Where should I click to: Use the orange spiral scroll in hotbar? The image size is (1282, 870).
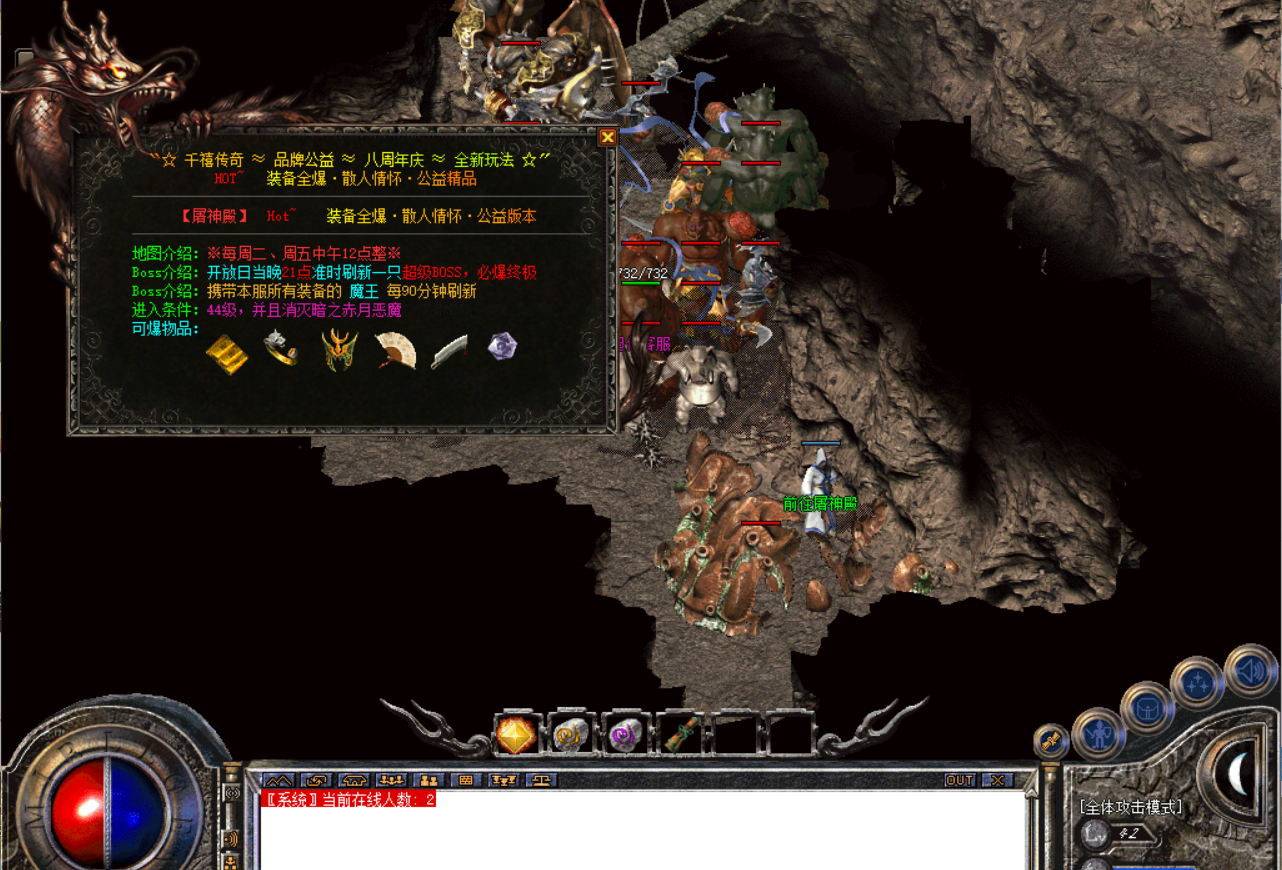pos(572,736)
